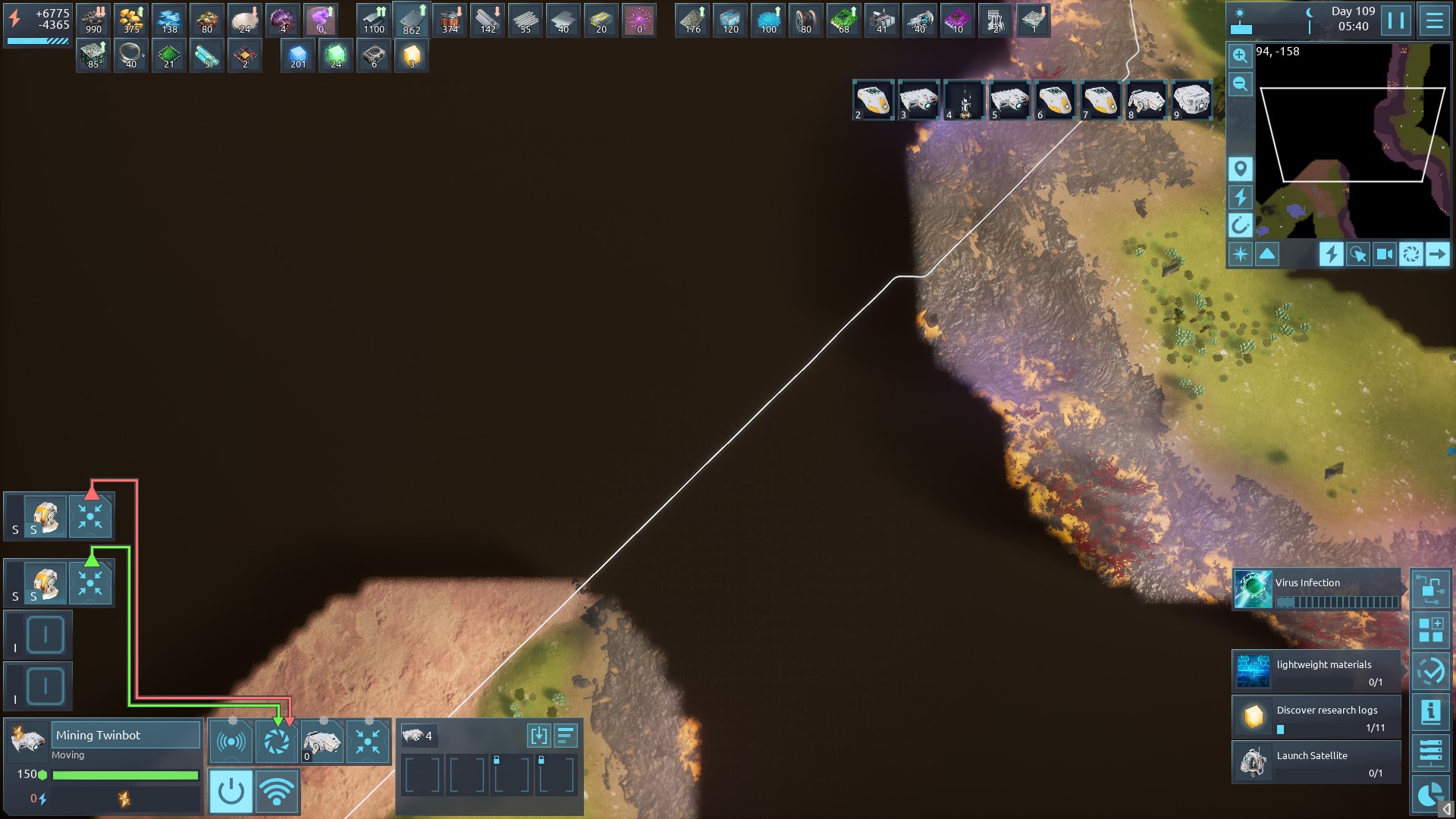
Task: Toggle the Mining Twinbot power button
Action: point(231,792)
